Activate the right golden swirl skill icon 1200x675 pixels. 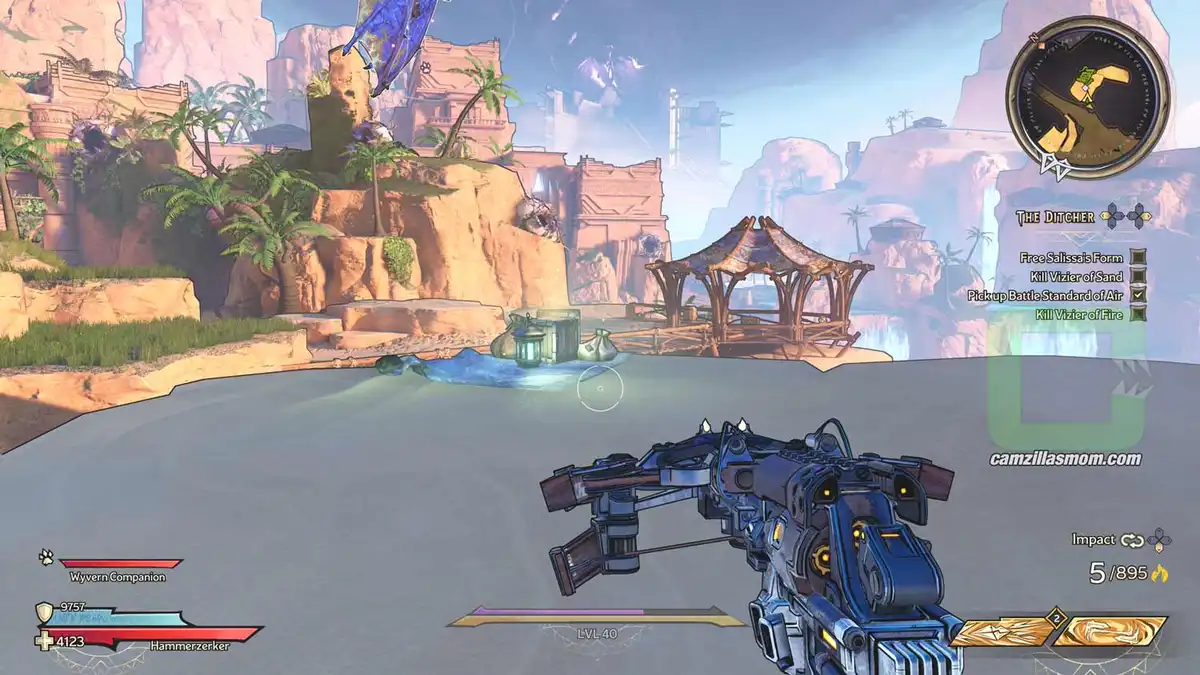pyautogui.click(x=1110, y=632)
